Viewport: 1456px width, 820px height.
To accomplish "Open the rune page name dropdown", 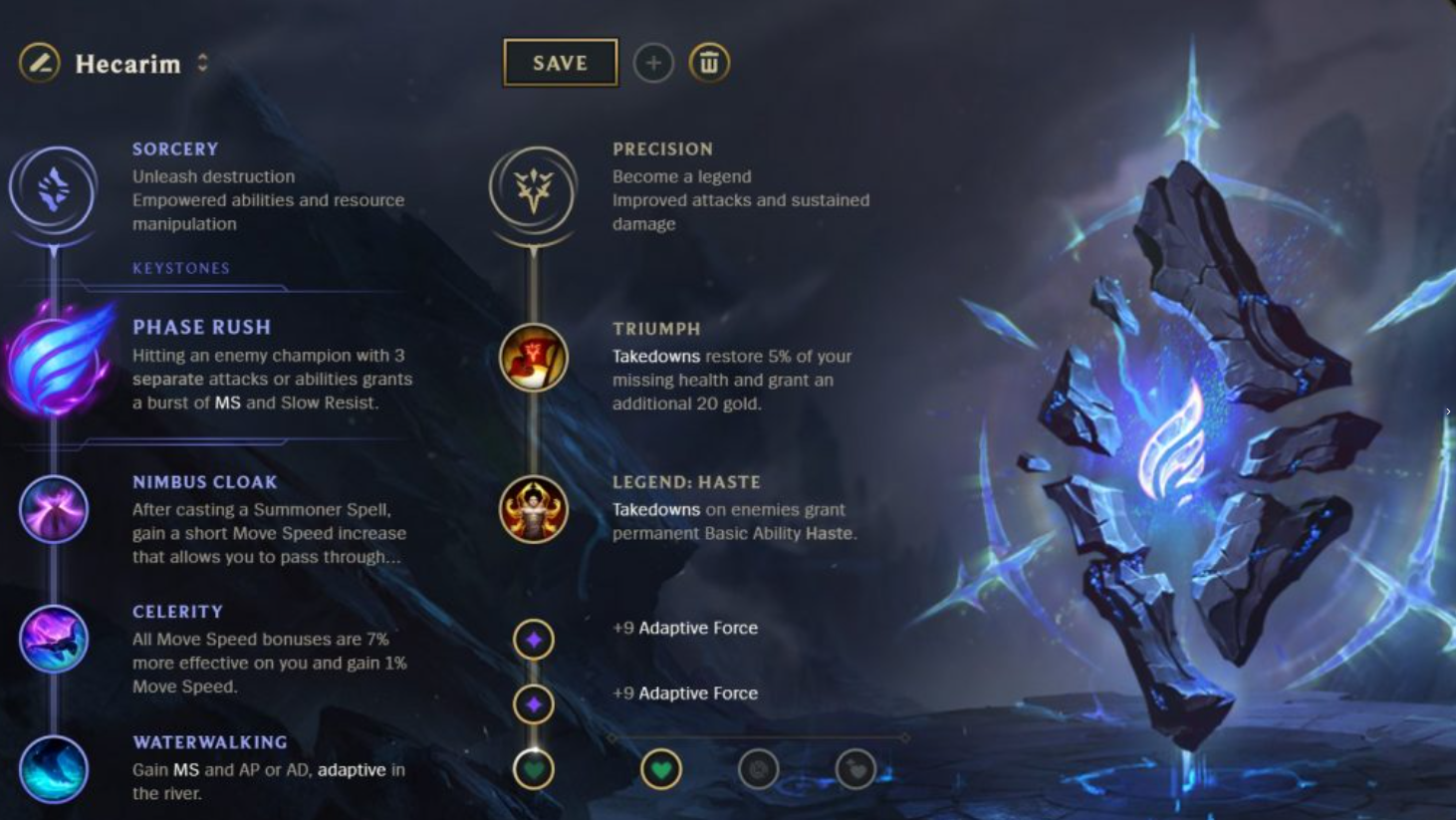I will 202,62.
